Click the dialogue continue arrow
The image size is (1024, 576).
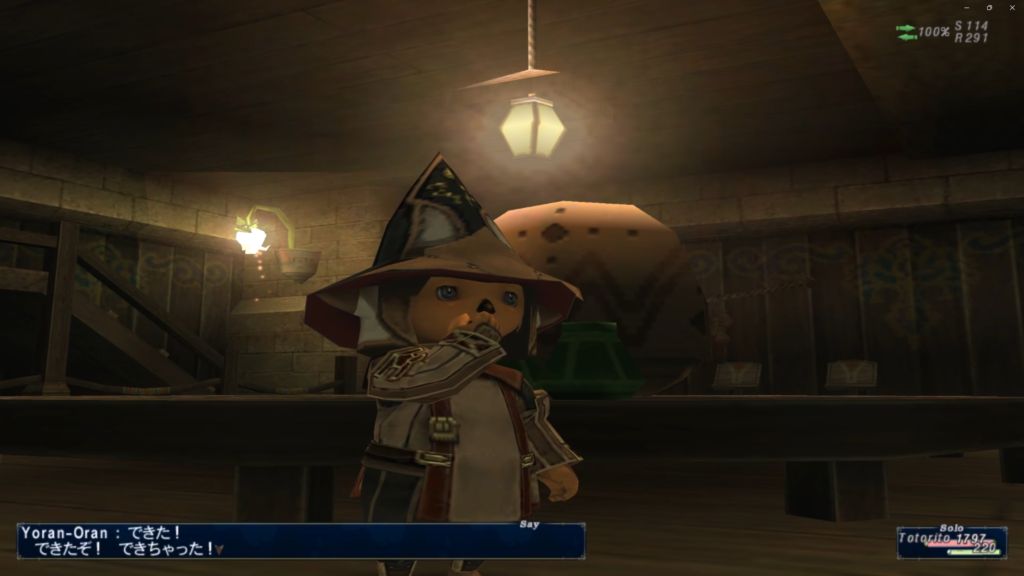pos(219,549)
